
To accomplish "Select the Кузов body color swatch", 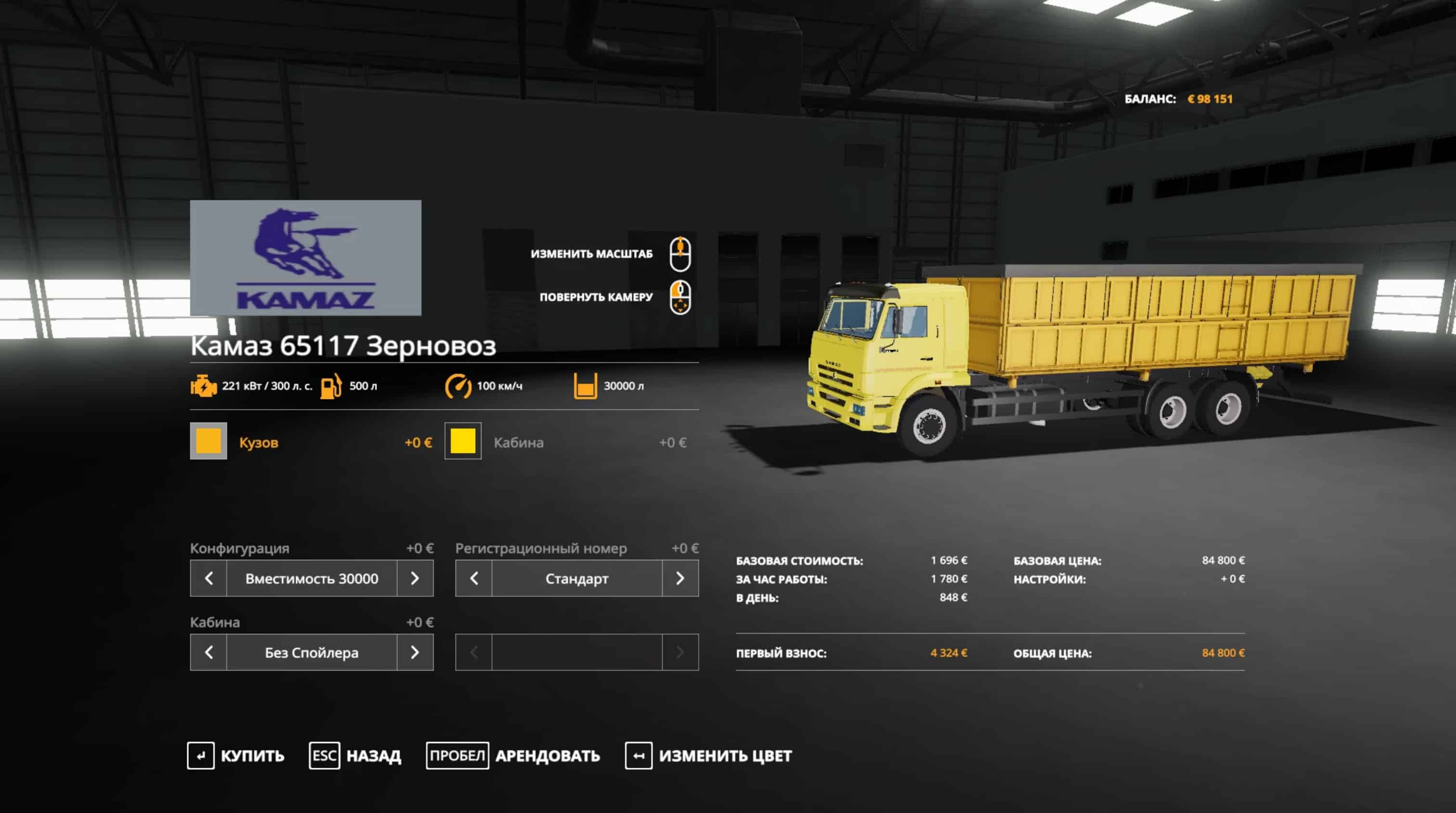I will [x=208, y=441].
